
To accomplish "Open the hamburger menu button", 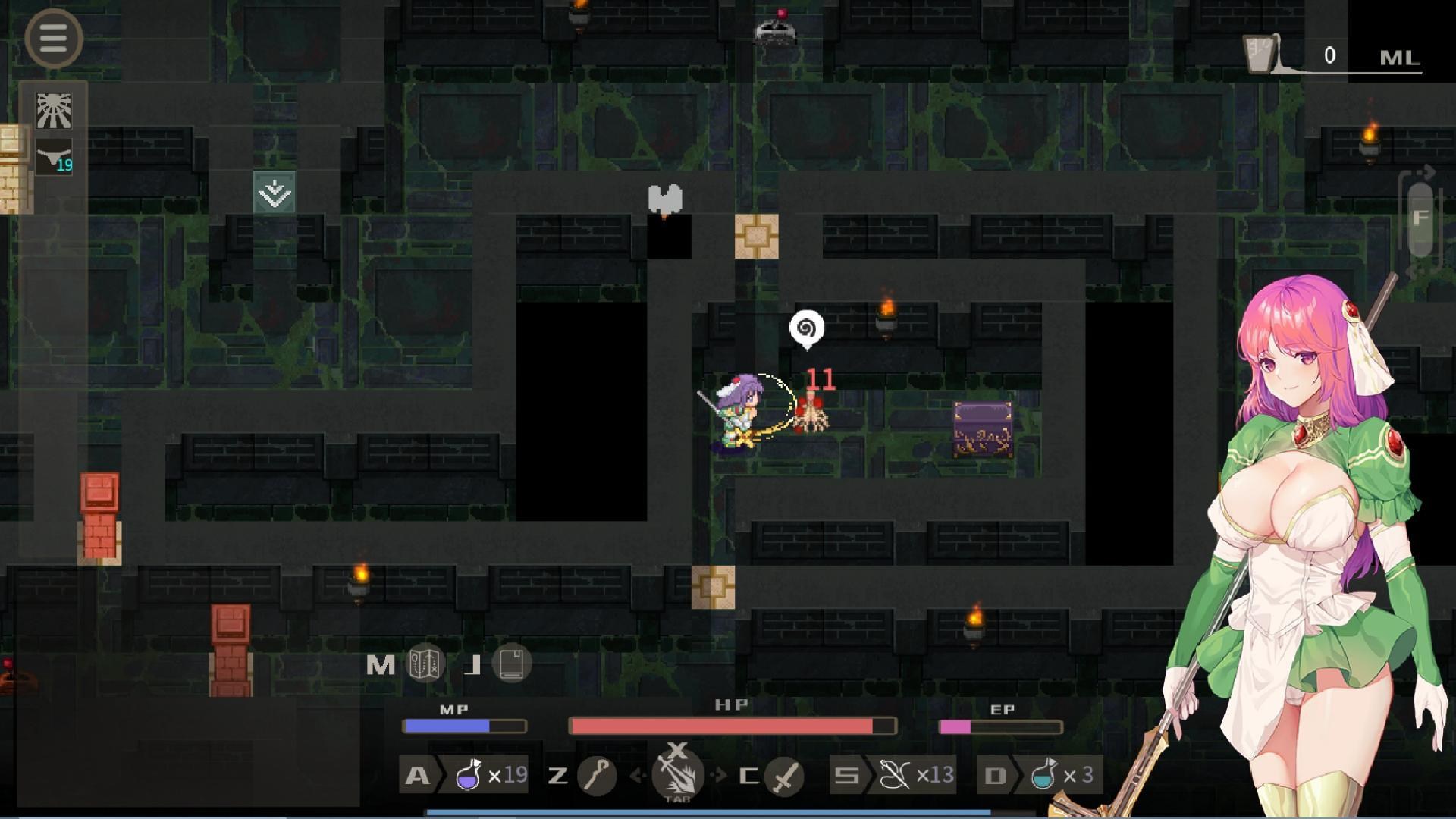I will click(53, 38).
